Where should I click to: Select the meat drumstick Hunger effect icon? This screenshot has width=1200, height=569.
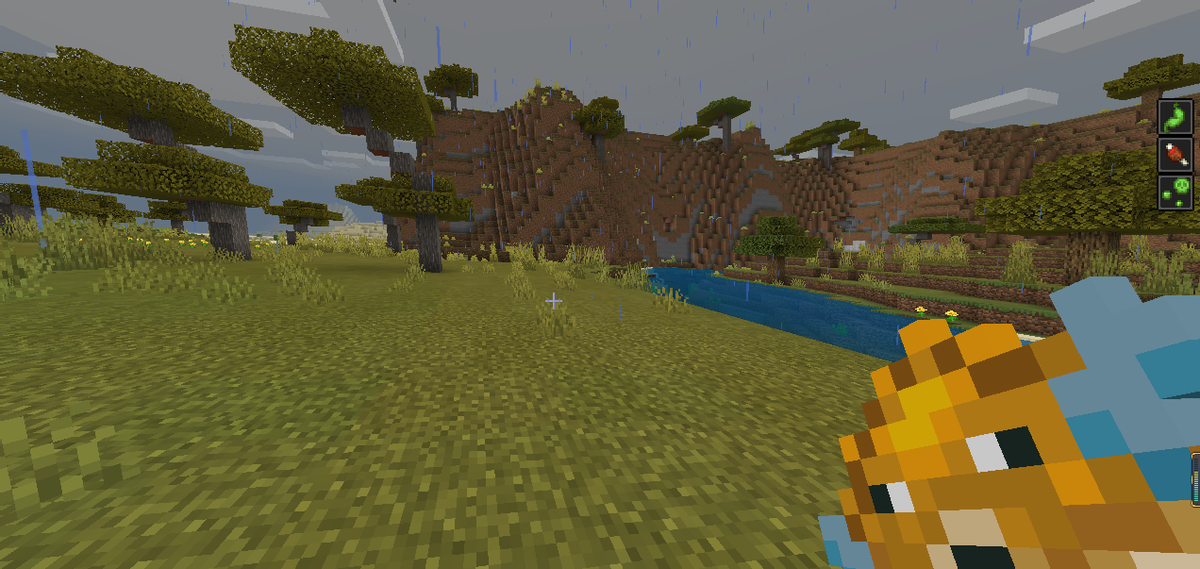coord(1176,154)
